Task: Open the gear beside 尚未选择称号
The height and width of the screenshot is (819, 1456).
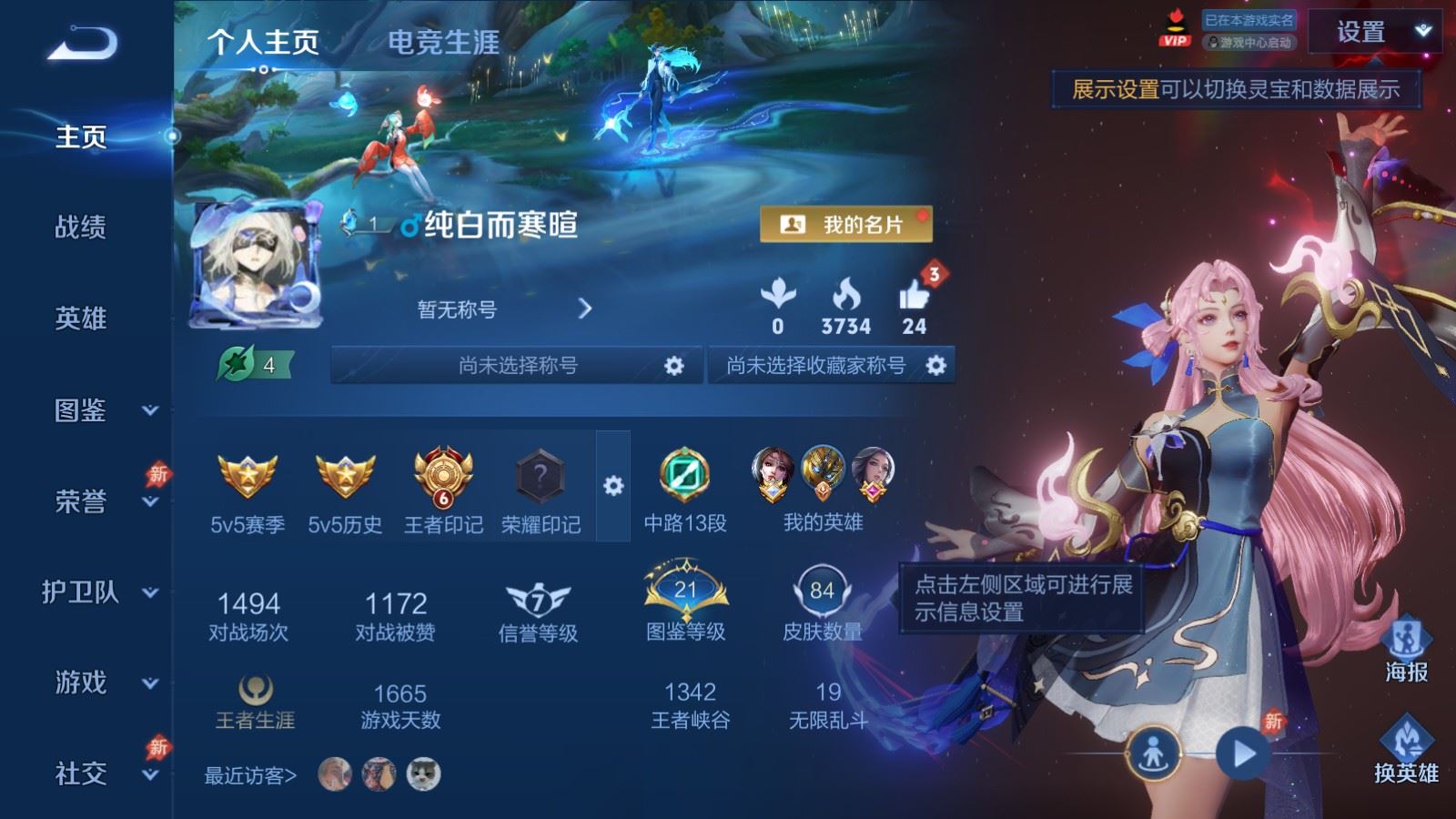Action: coord(673,364)
